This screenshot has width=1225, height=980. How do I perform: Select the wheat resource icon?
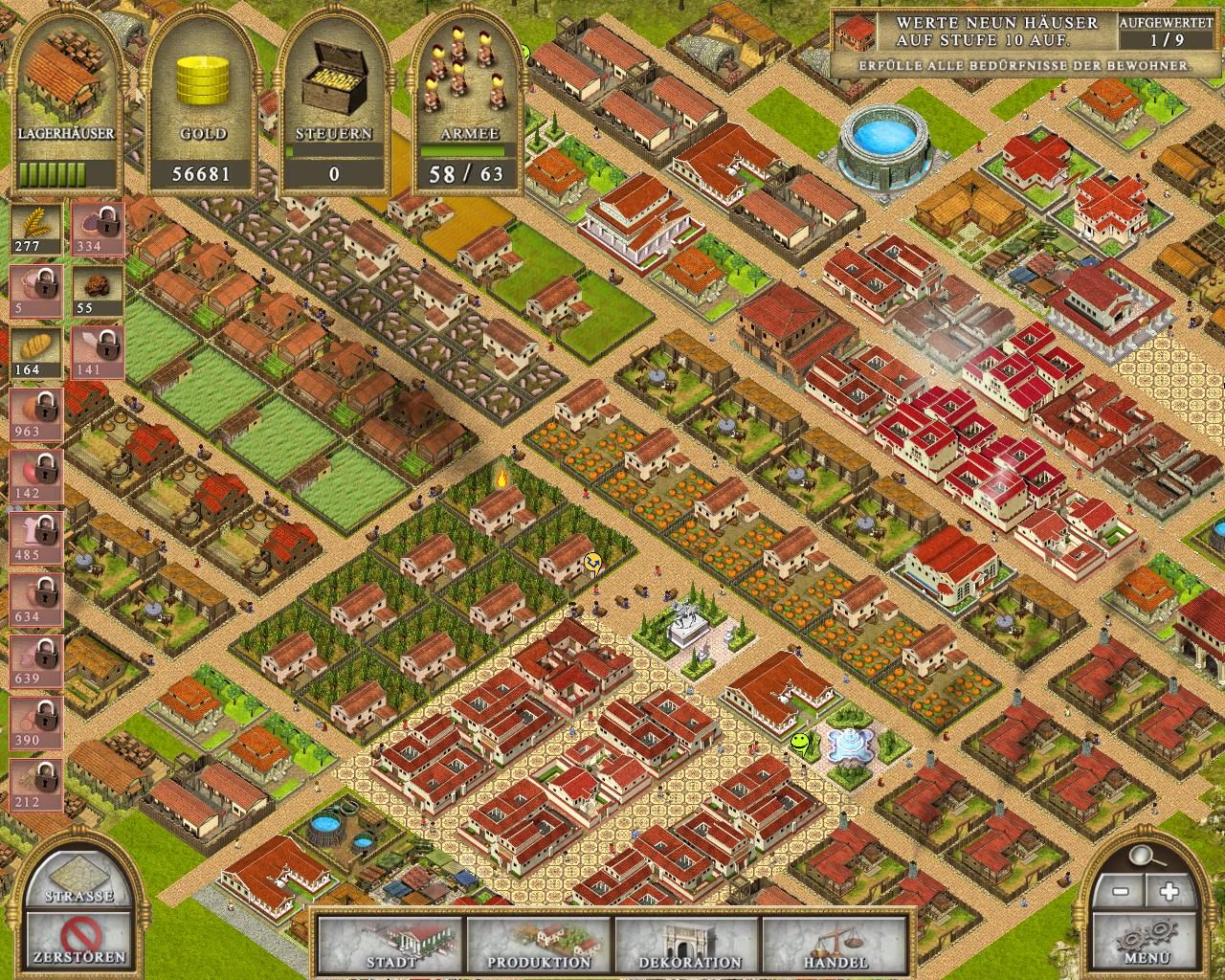36,229
